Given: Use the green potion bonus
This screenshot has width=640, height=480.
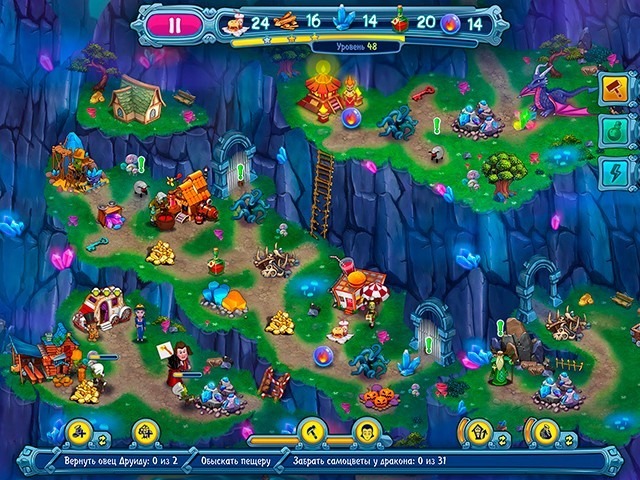Looking at the screenshot, I should click(613, 130).
